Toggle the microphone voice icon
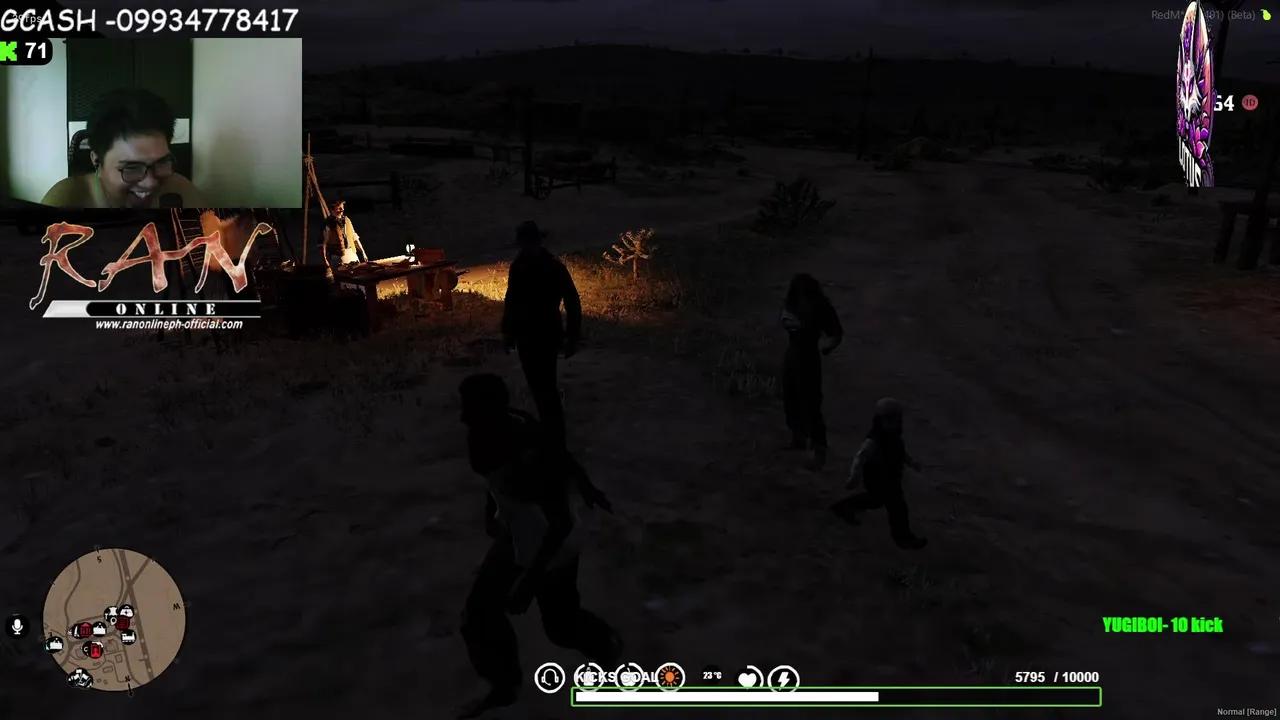 pyautogui.click(x=17, y=627)
